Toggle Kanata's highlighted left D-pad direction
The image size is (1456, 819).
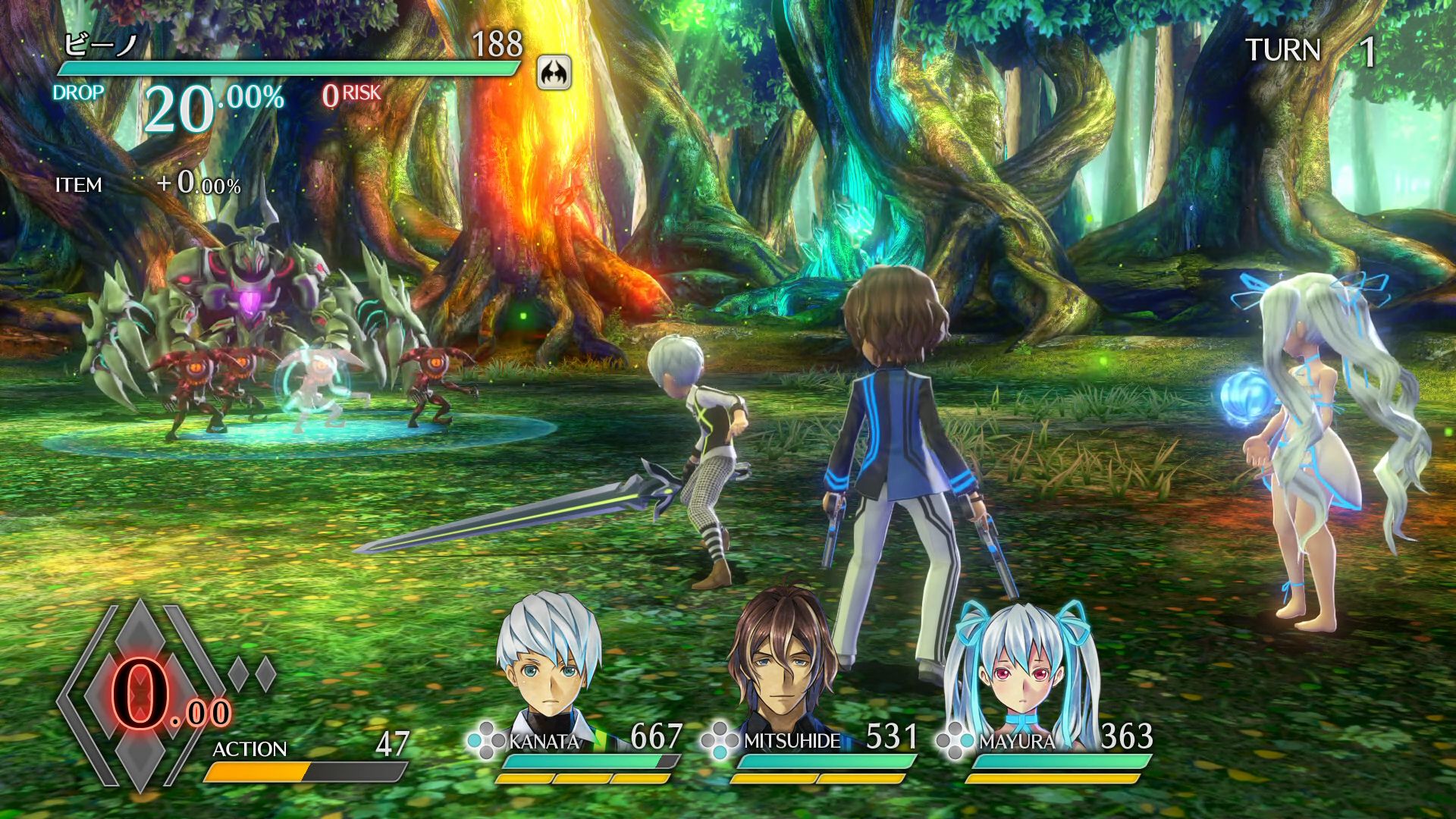(475, 740)
